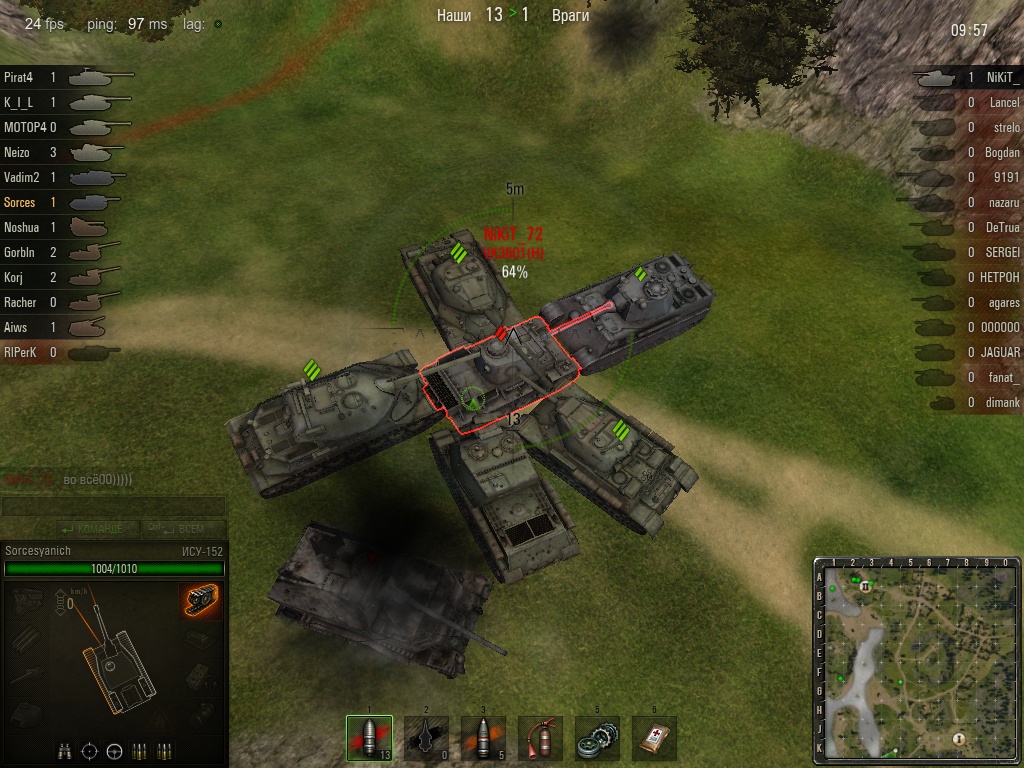Viewport: 1024px width, 768px height.
Task: Select the first shell with 13 rounds
Action: 369,738
